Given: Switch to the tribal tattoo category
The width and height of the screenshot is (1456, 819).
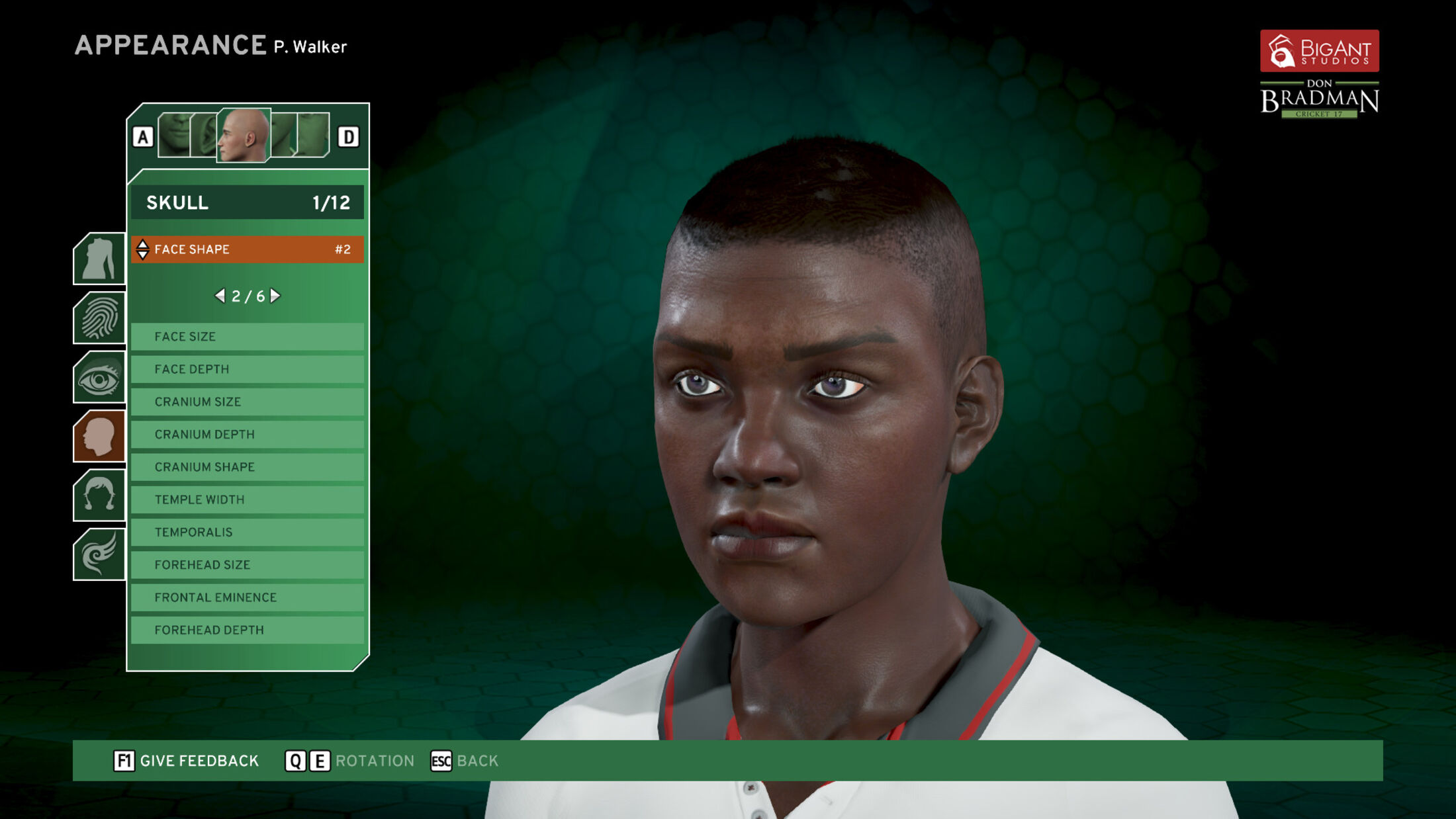Looking at the screenshot, I should (x=99, y=554).
